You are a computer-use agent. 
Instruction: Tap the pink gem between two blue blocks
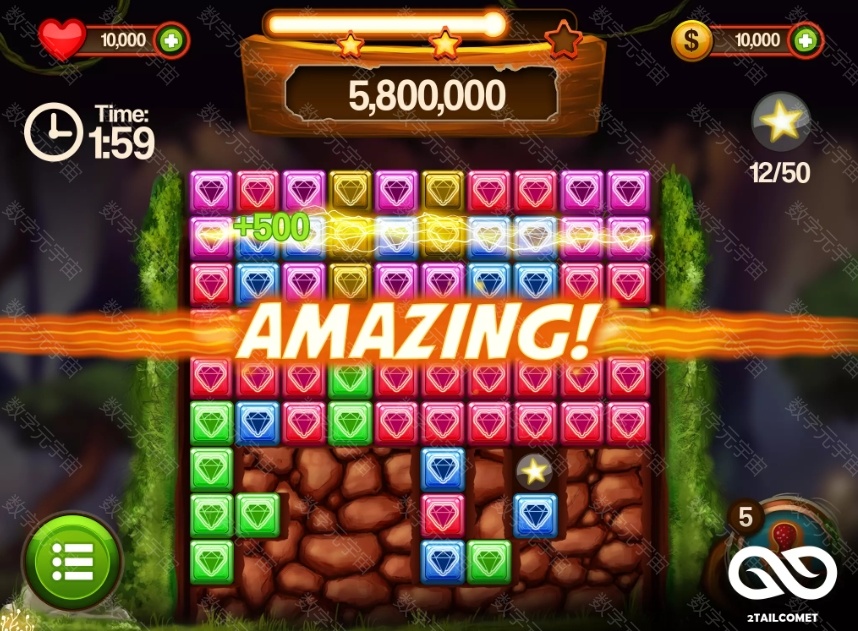[x=442, y=515]
